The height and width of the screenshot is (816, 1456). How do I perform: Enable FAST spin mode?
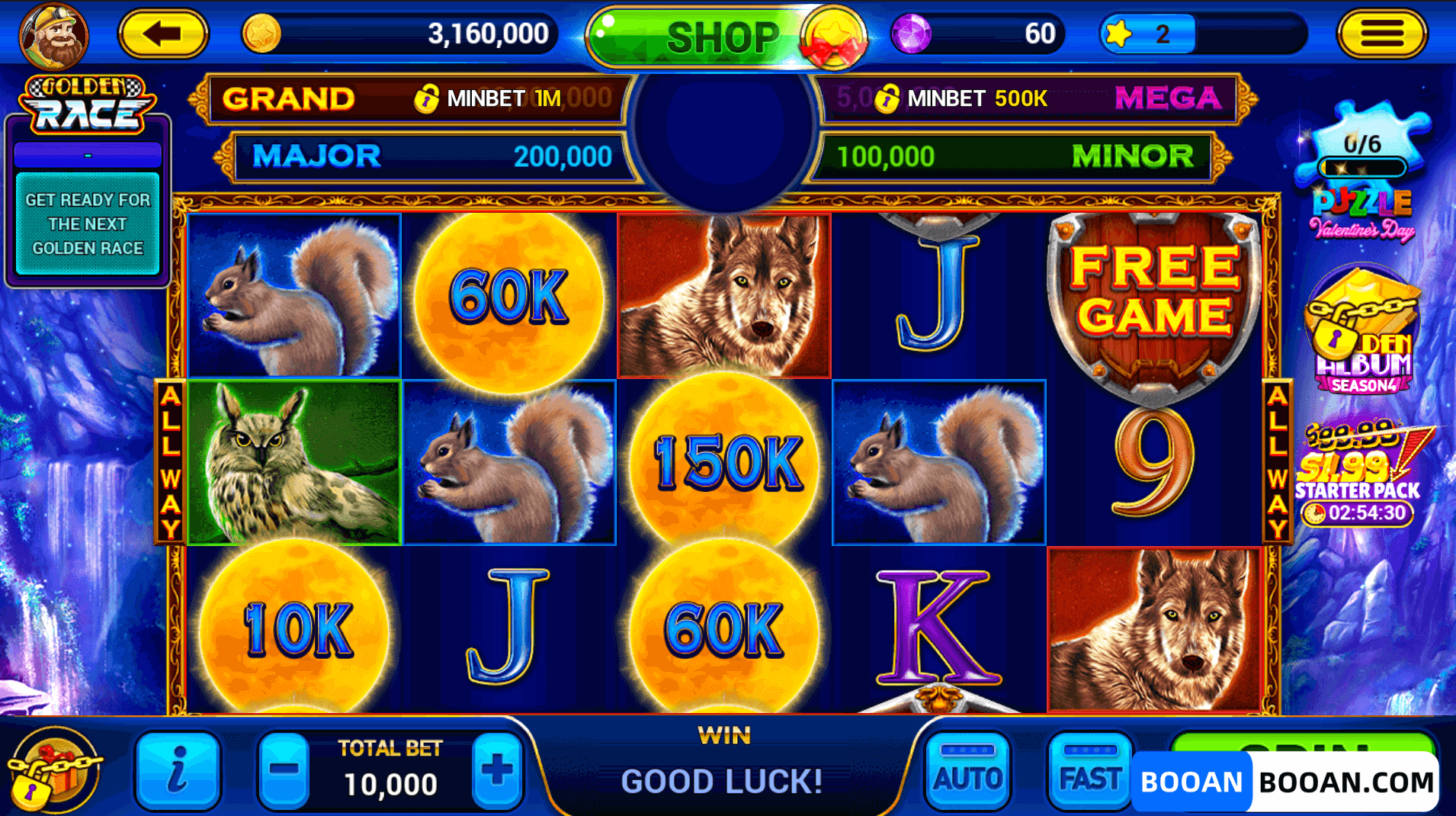tap(1089, 772)
